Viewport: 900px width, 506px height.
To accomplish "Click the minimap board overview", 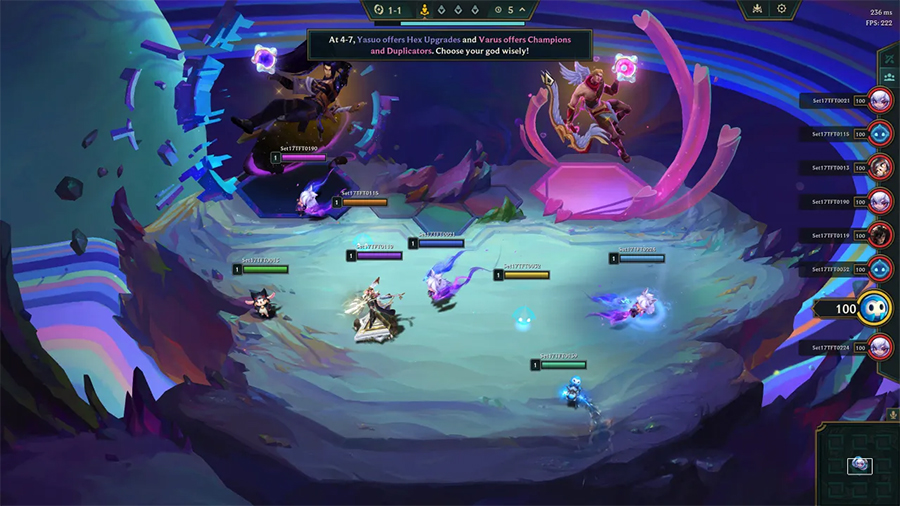I will click(x=859, y=464).
